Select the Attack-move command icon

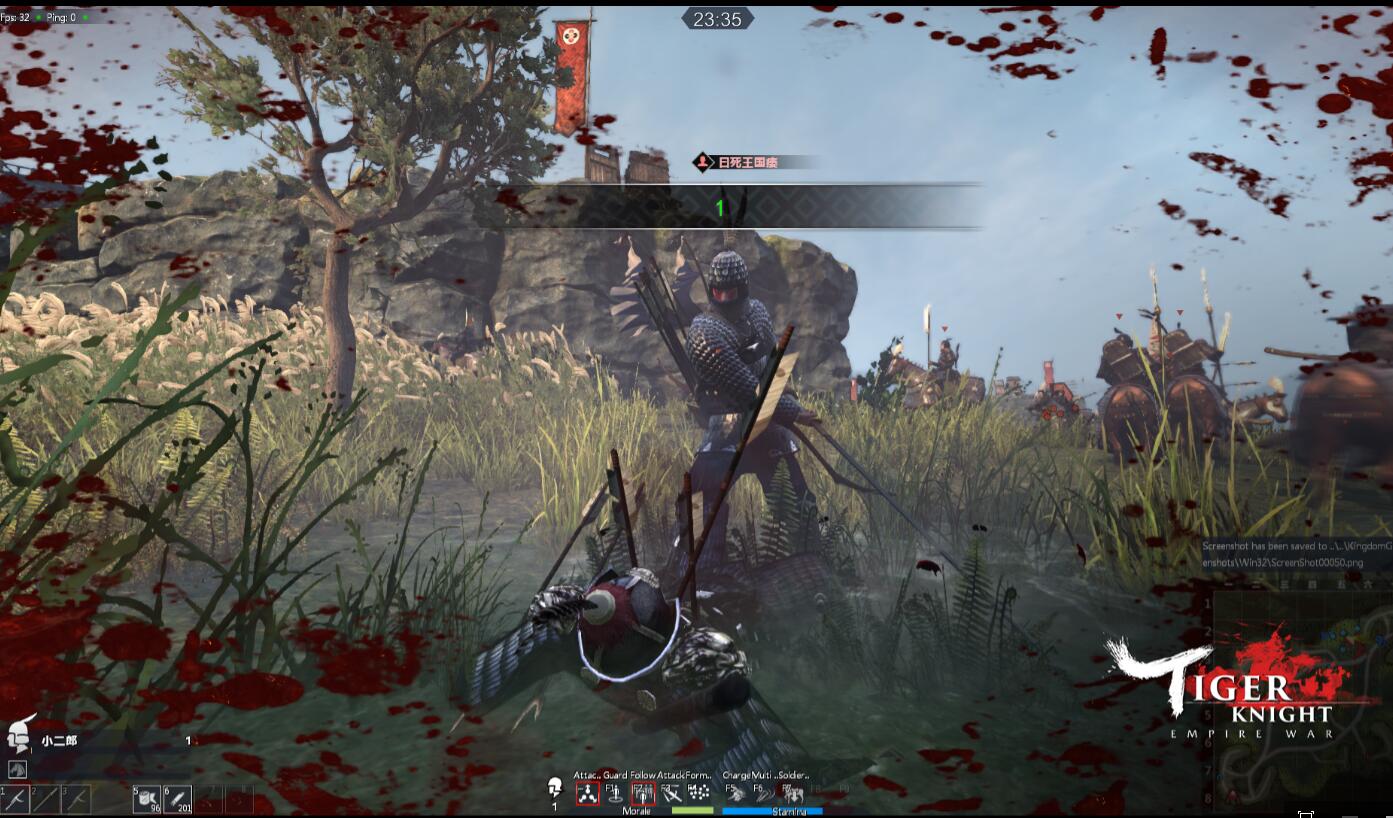[587, 794]
